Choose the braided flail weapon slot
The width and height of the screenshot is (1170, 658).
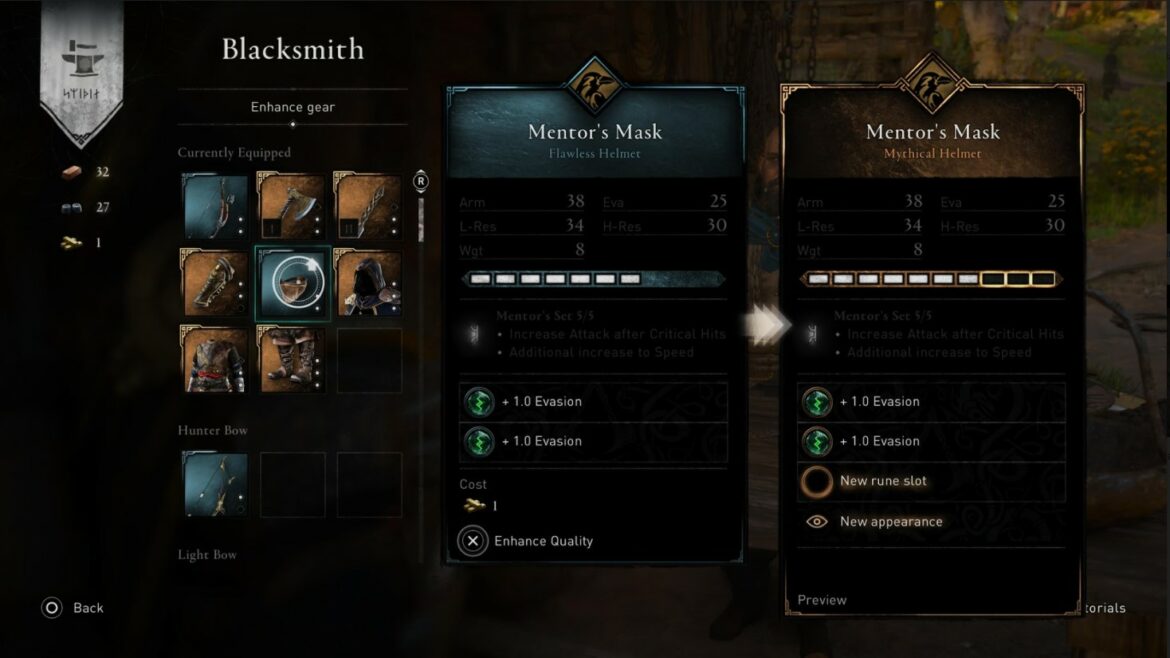coord(368,207)
